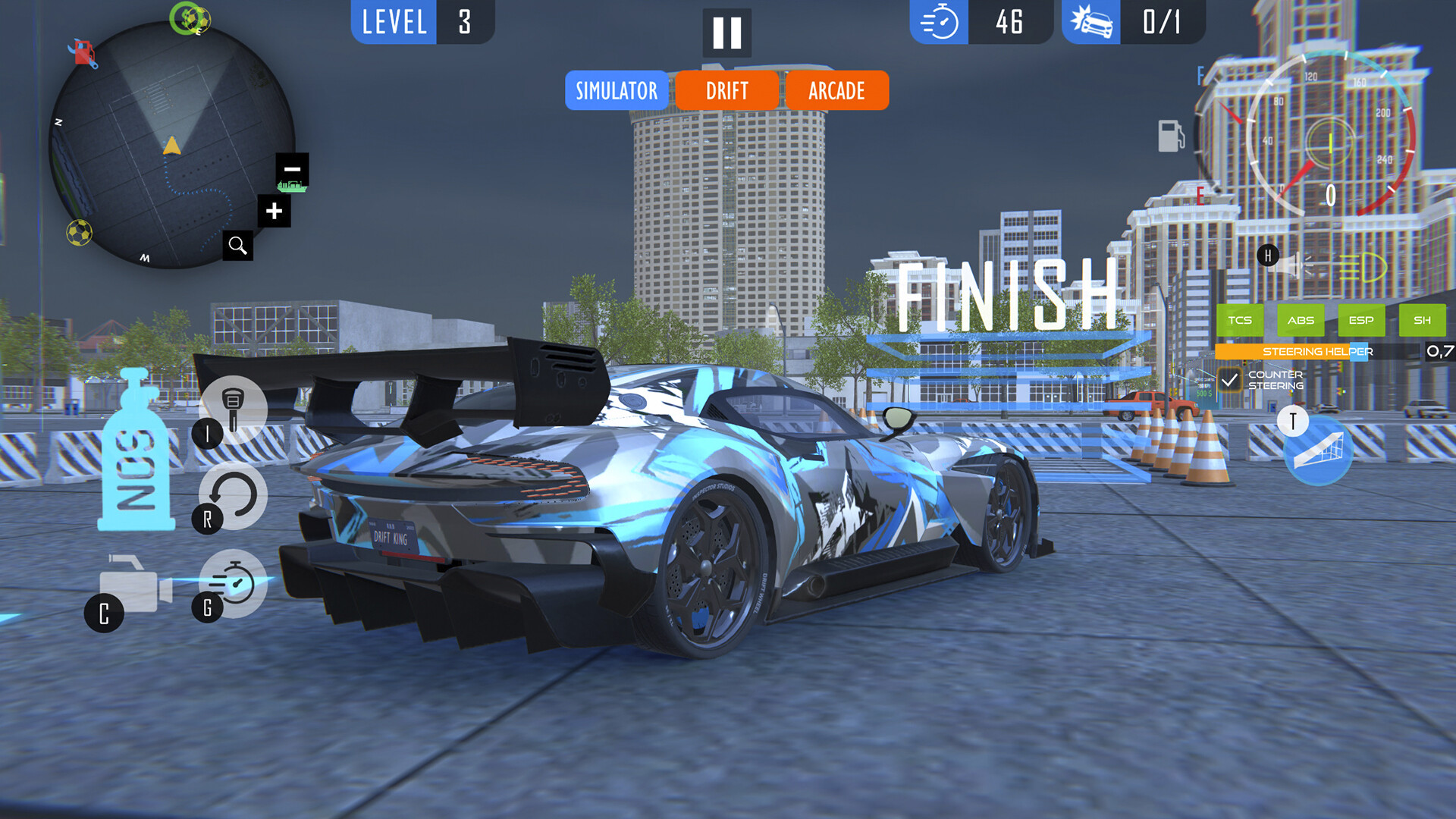
Task: Toggle the TCS traction control
Action: pyautogui.click(x=1239, y=320)
